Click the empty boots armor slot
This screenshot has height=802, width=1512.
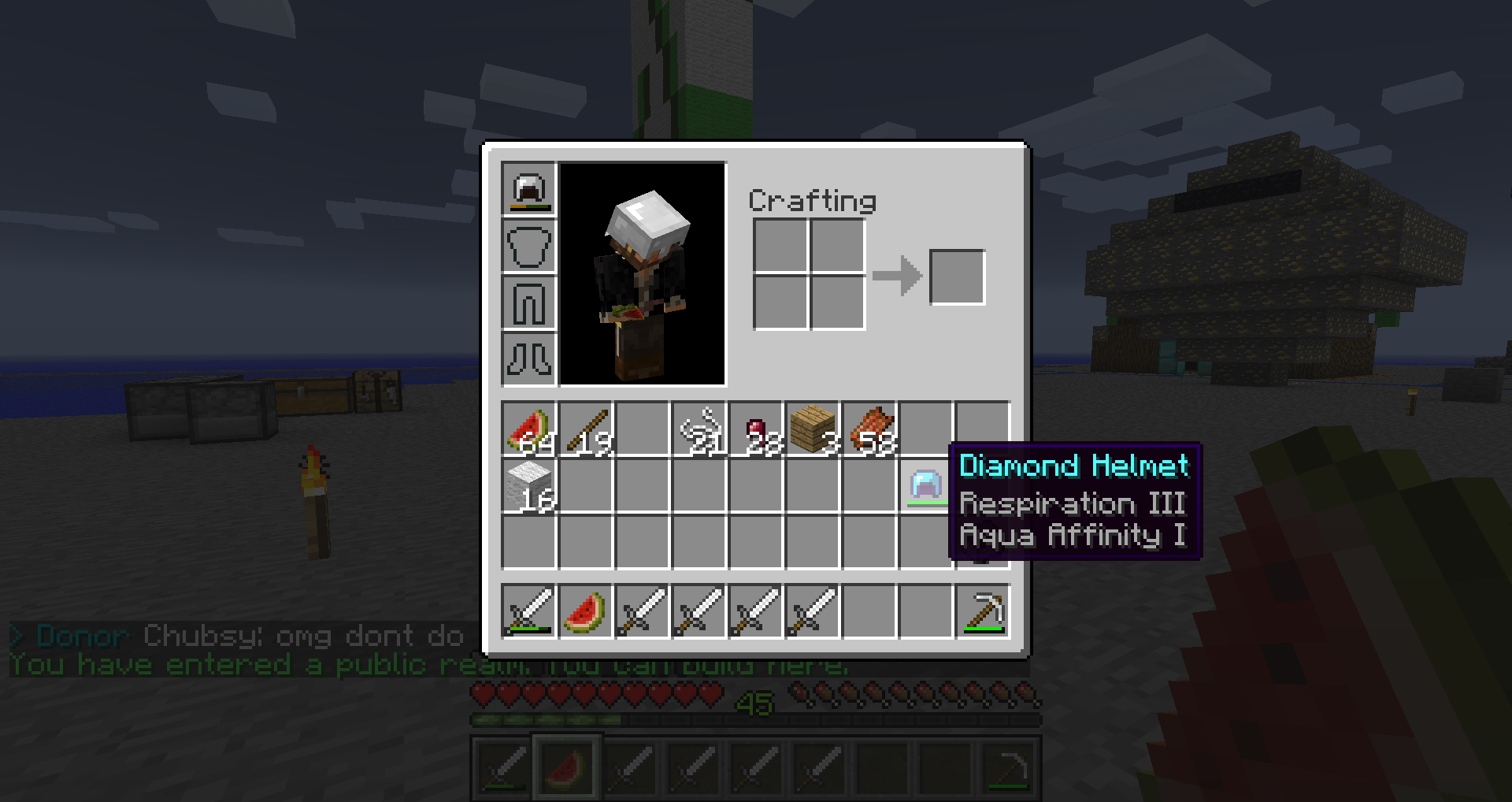click(x=529, y=360)
